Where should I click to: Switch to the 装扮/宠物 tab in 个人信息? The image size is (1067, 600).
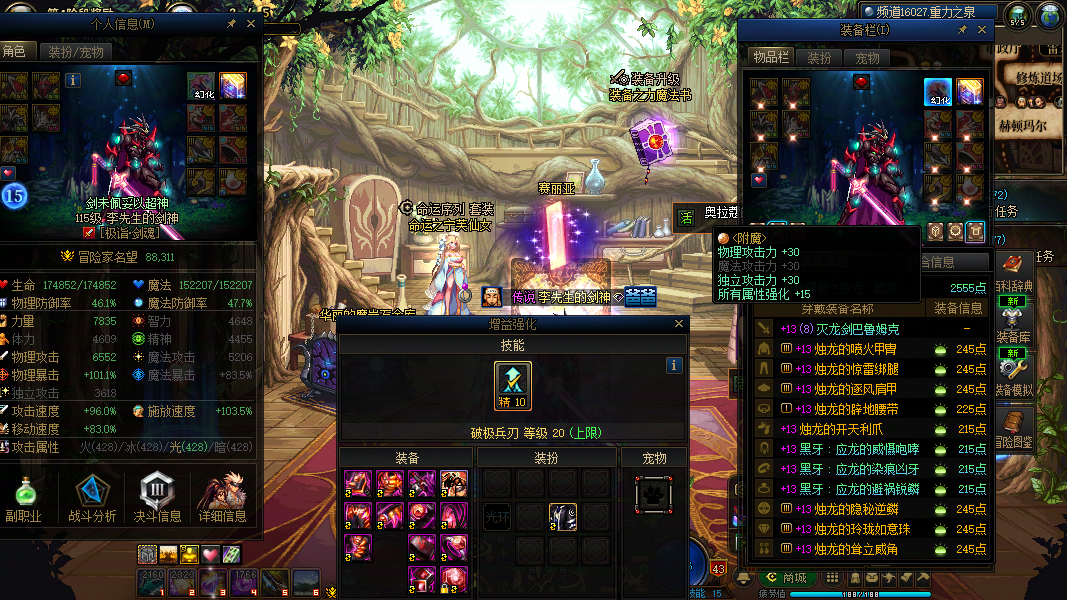[75, 52]
